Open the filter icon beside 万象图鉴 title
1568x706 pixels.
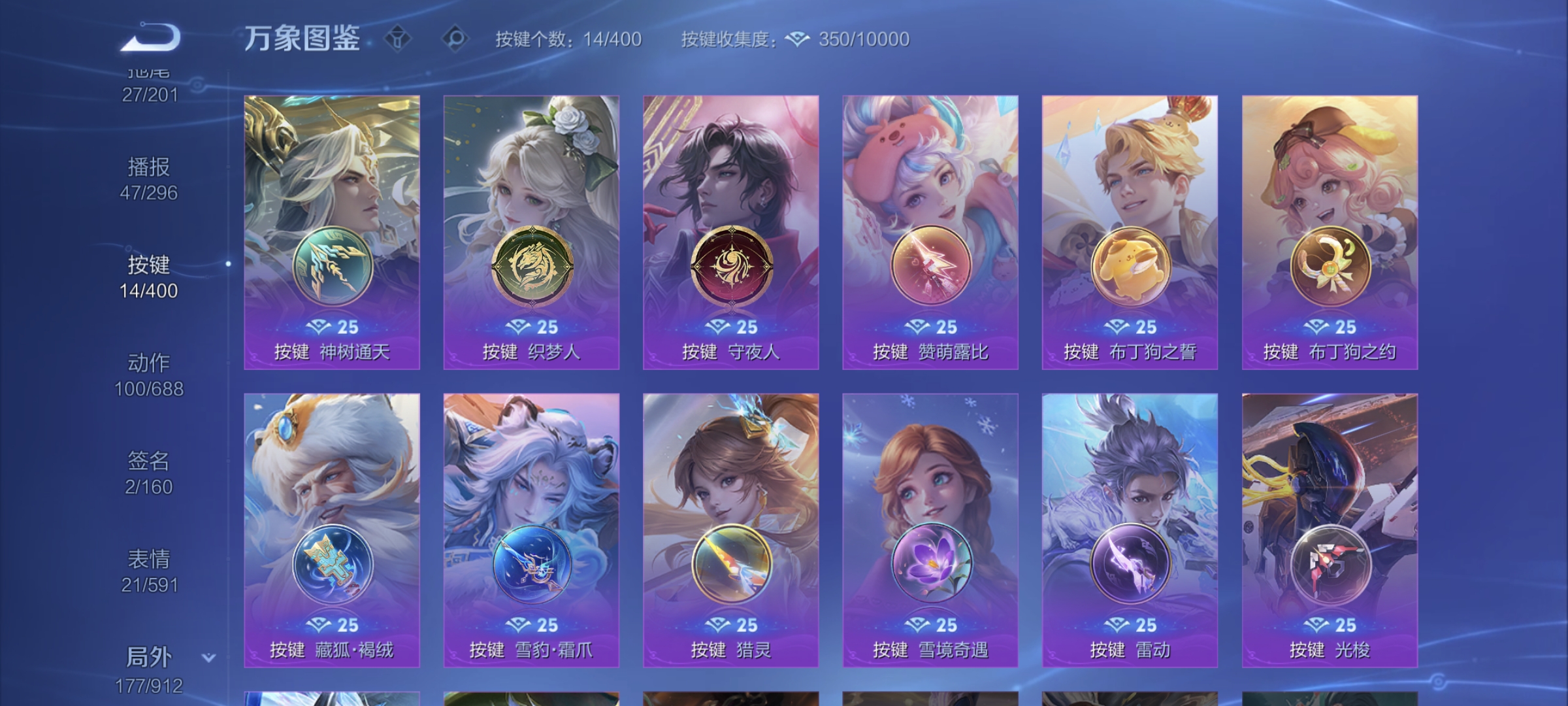click(x=397, y=39)
